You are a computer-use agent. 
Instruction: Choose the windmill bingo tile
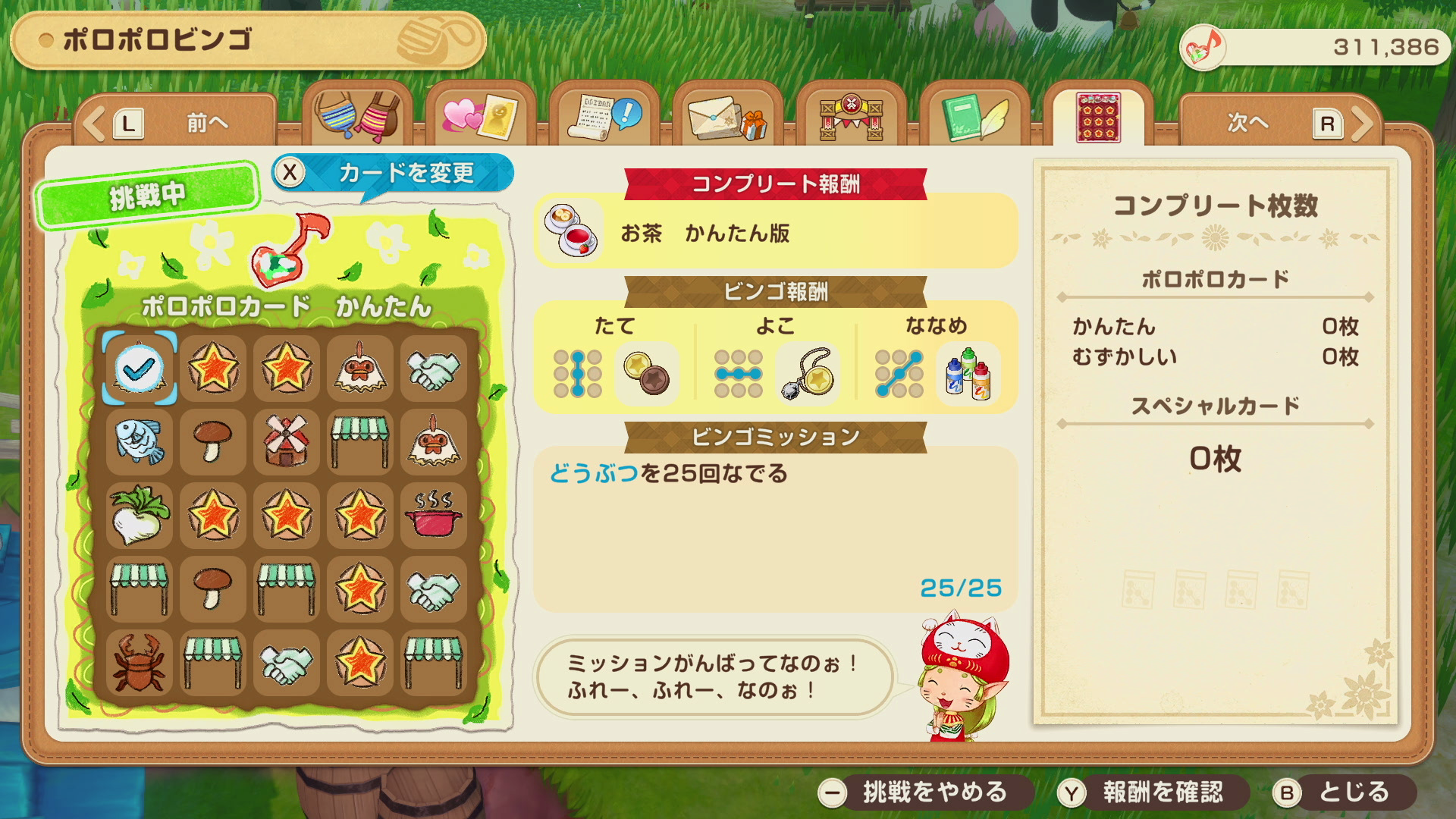(287, 441)
